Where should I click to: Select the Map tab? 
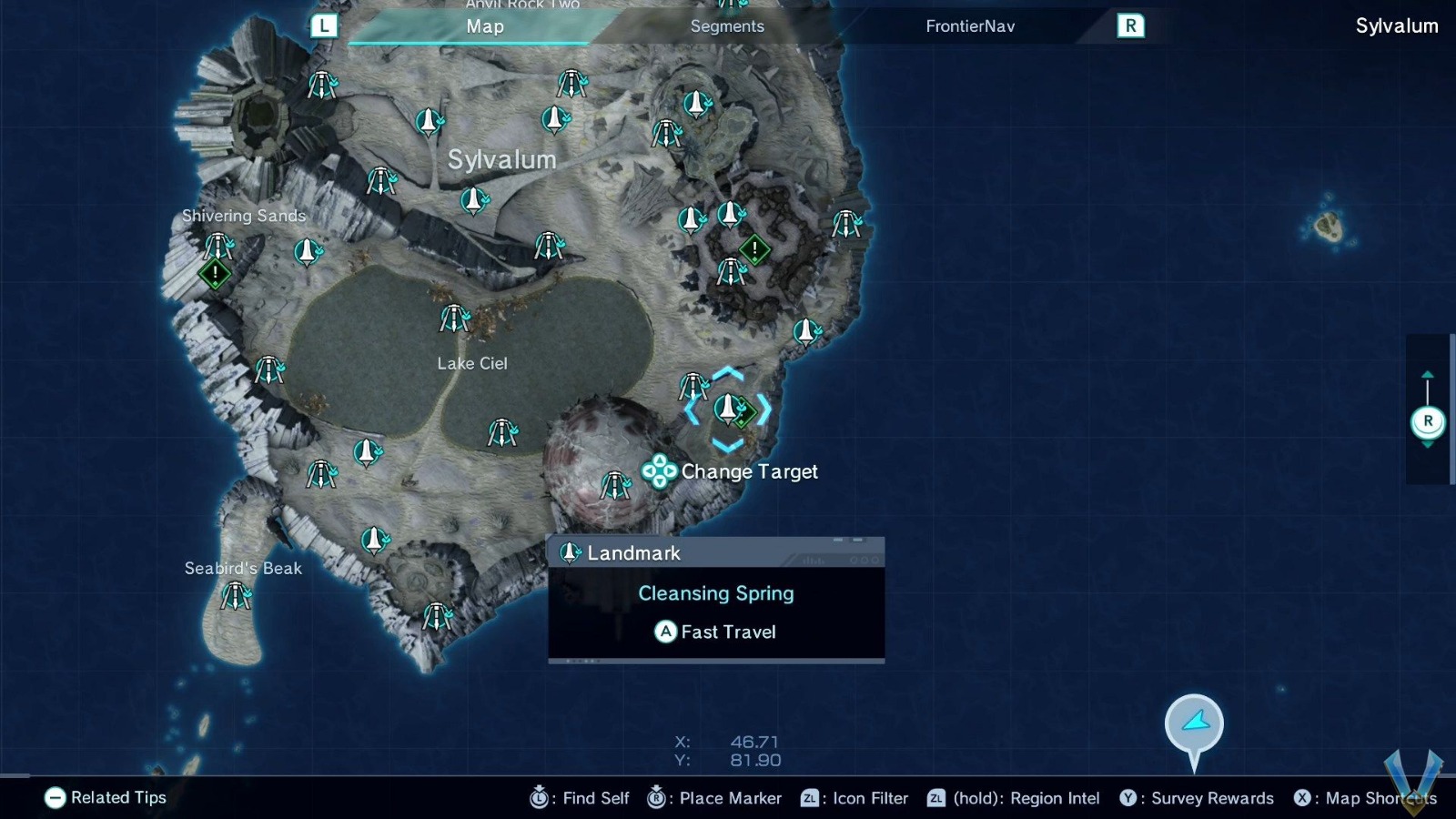(x=485, y=26)
